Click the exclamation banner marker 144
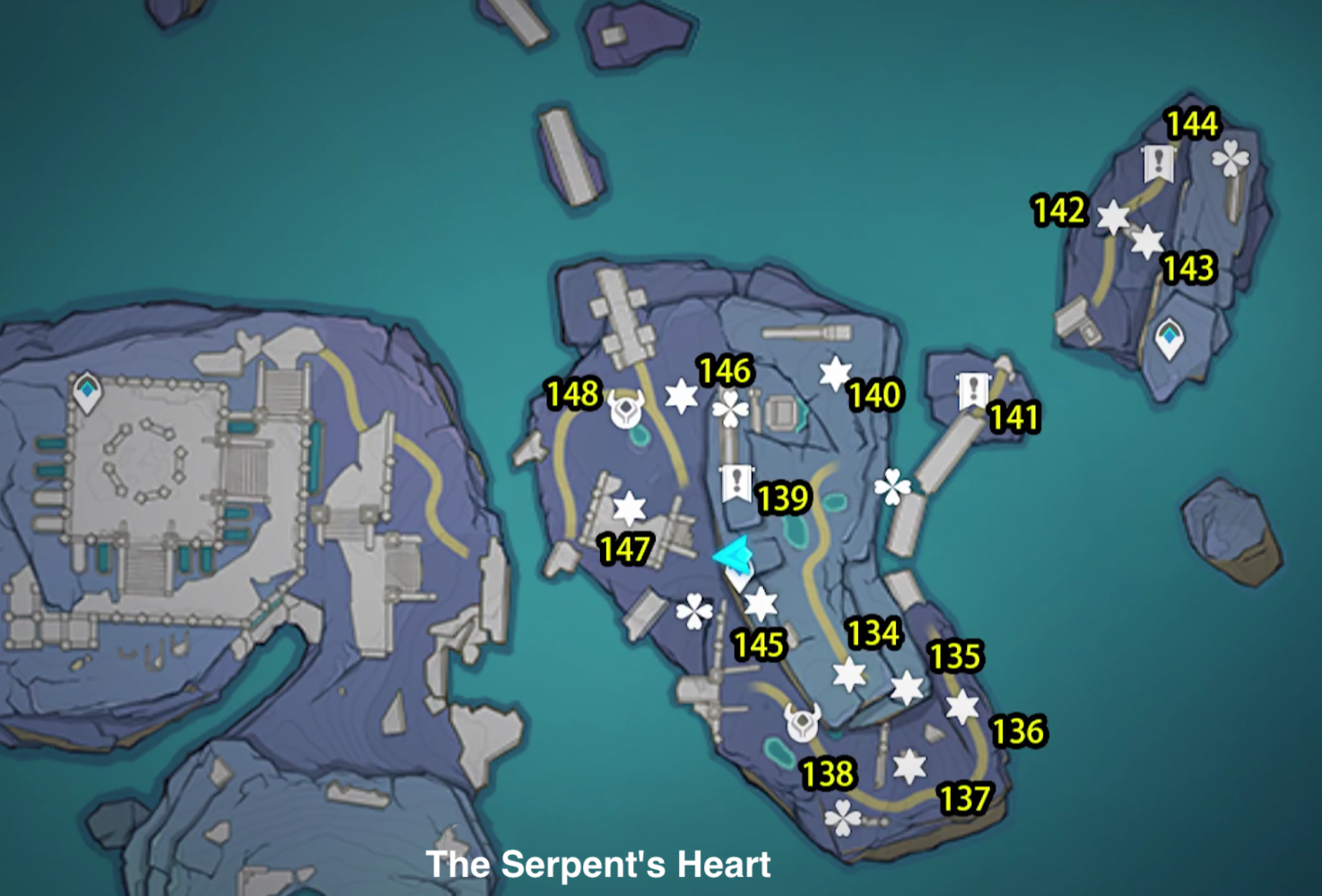Viewport: 1322px width, 896px height. pyautogui.click(x=1160, y=161)
